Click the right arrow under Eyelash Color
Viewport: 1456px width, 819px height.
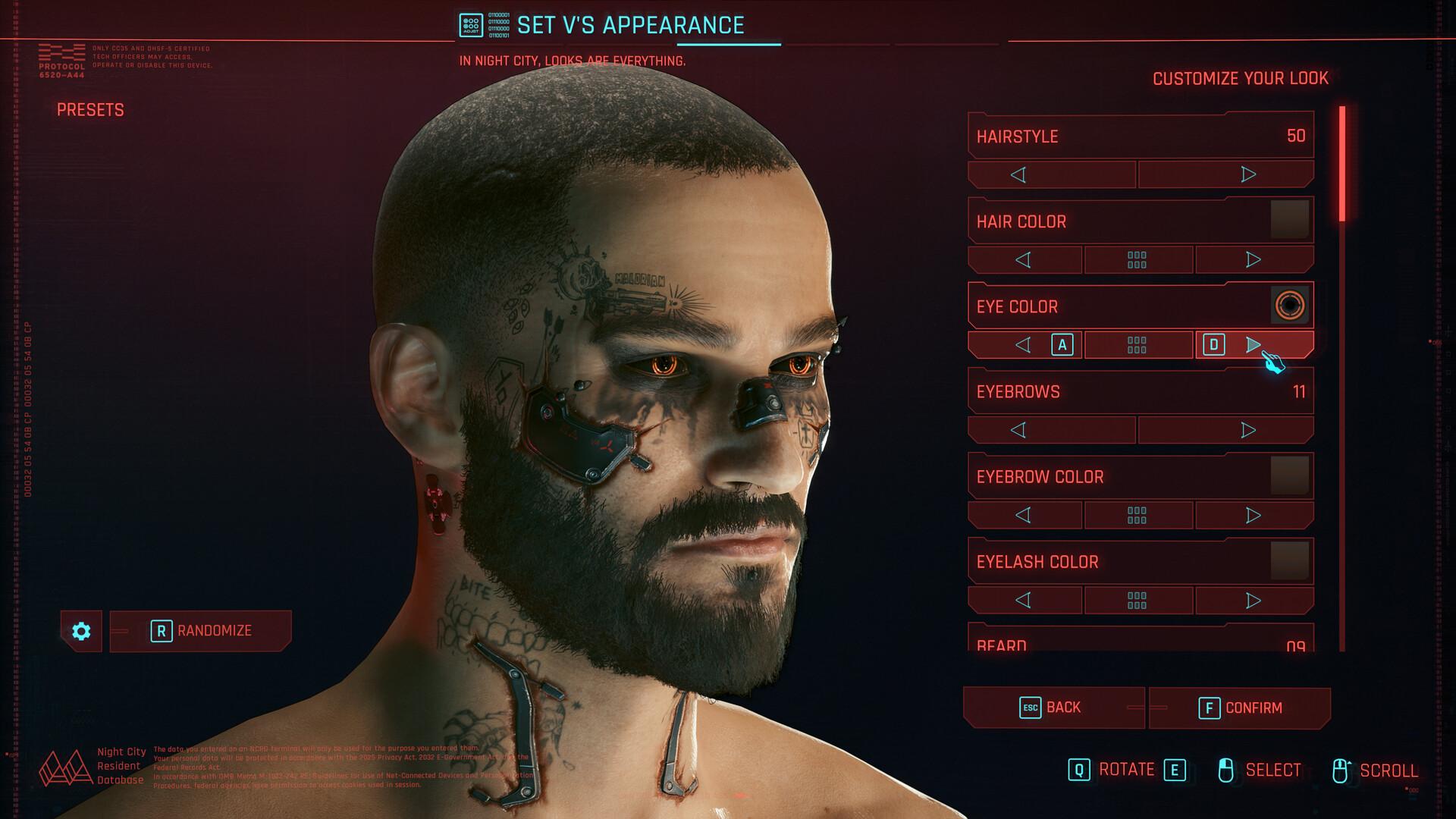pyautogui.click(x=1253, y=600)
